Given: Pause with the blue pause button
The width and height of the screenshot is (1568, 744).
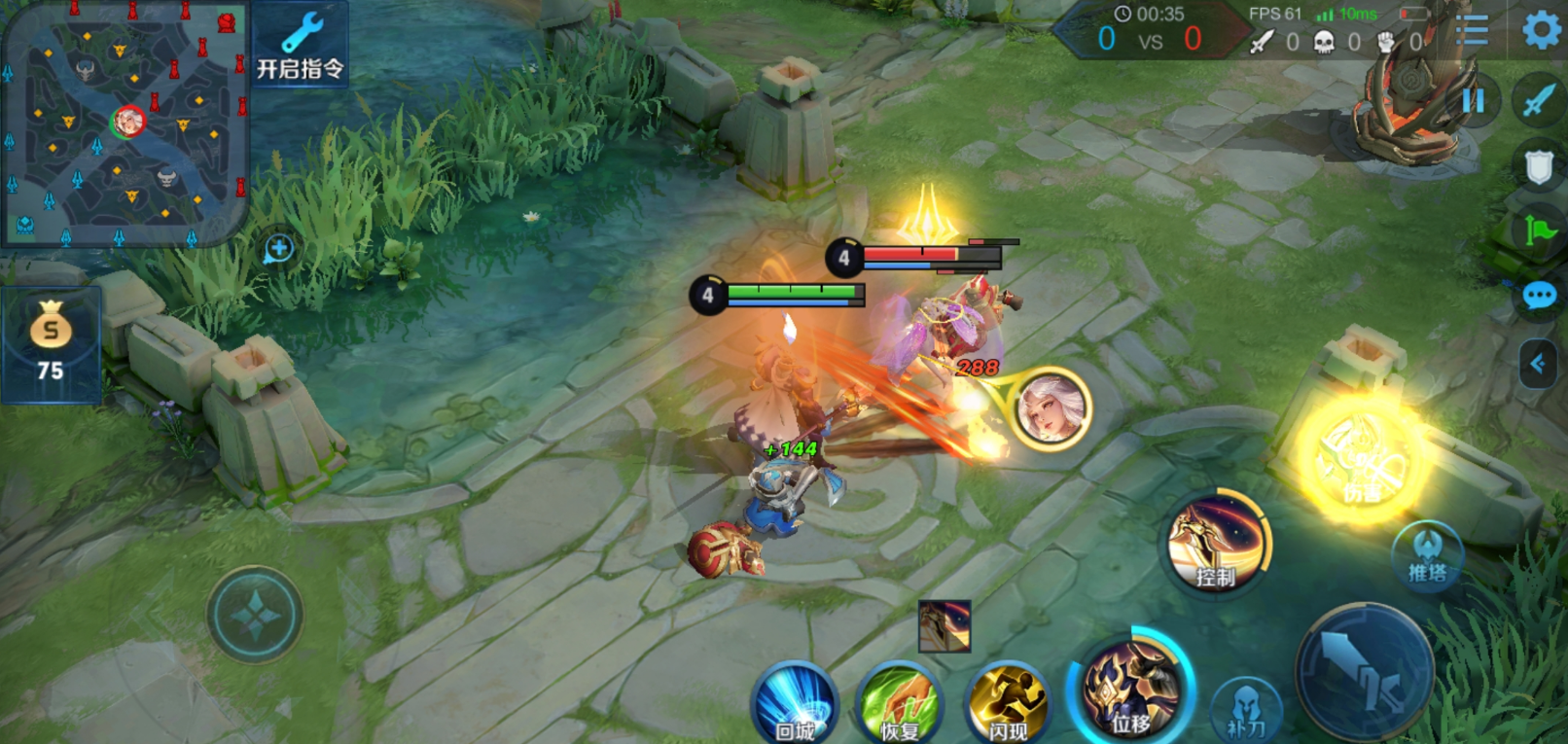Looking at the screenshot, I should pos(1474,101).
